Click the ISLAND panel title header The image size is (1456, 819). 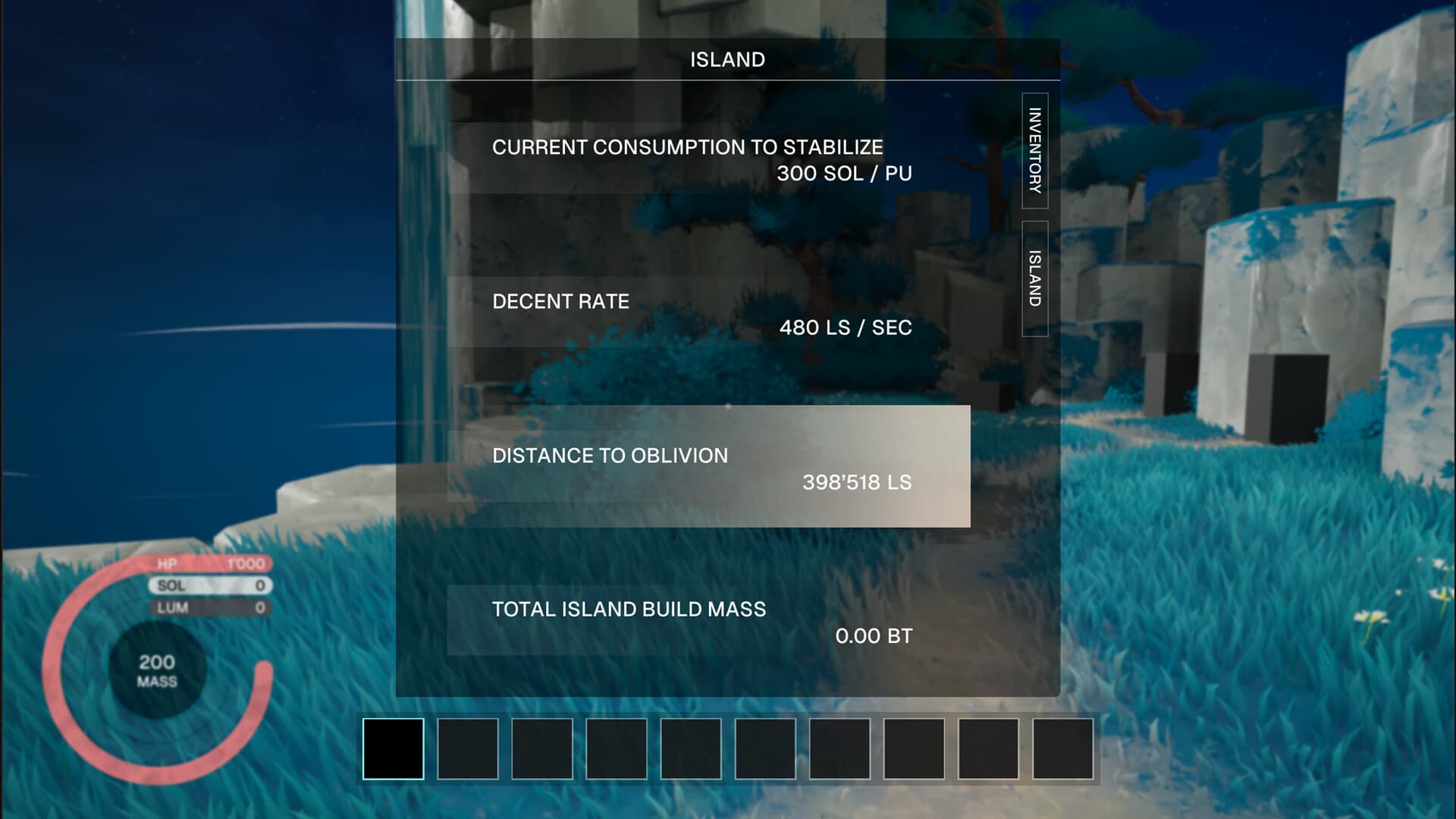[726, 58]
